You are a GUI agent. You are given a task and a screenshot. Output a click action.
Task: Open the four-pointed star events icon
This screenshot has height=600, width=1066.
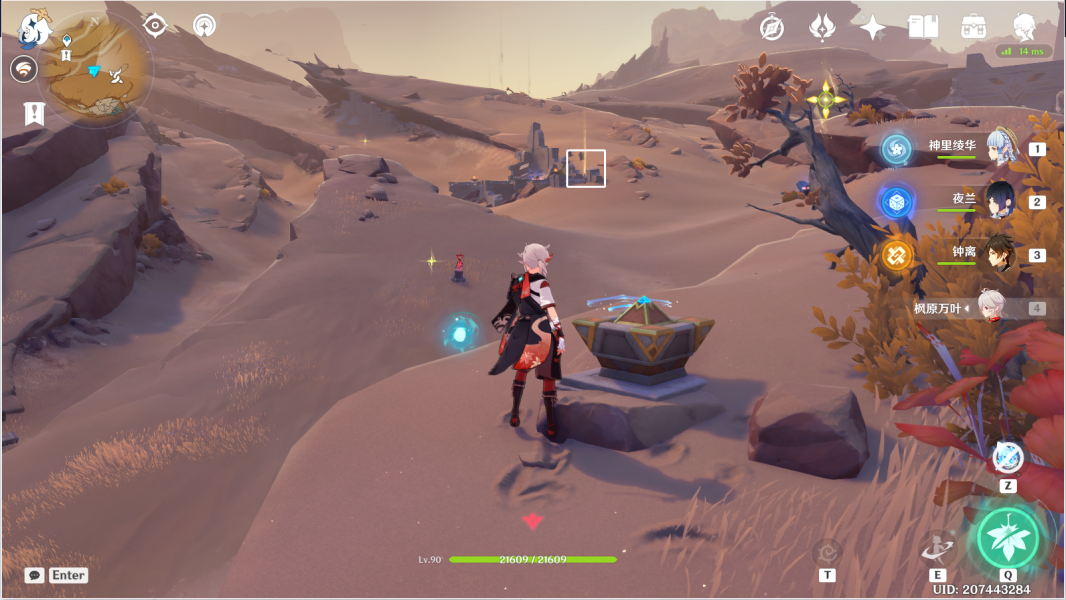(x=873, y=27)
